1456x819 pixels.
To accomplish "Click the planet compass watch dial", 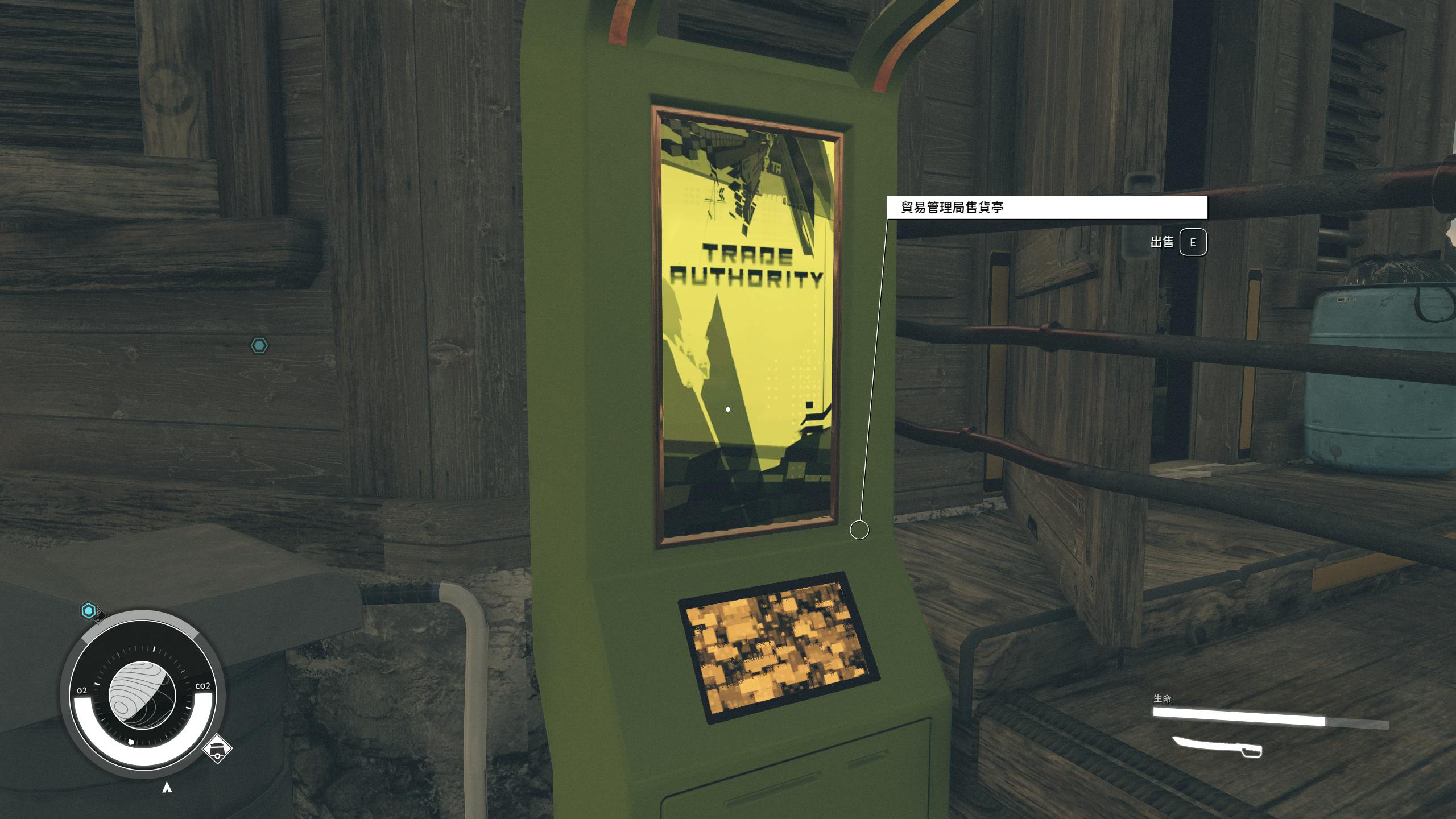I will coord(142,695).
